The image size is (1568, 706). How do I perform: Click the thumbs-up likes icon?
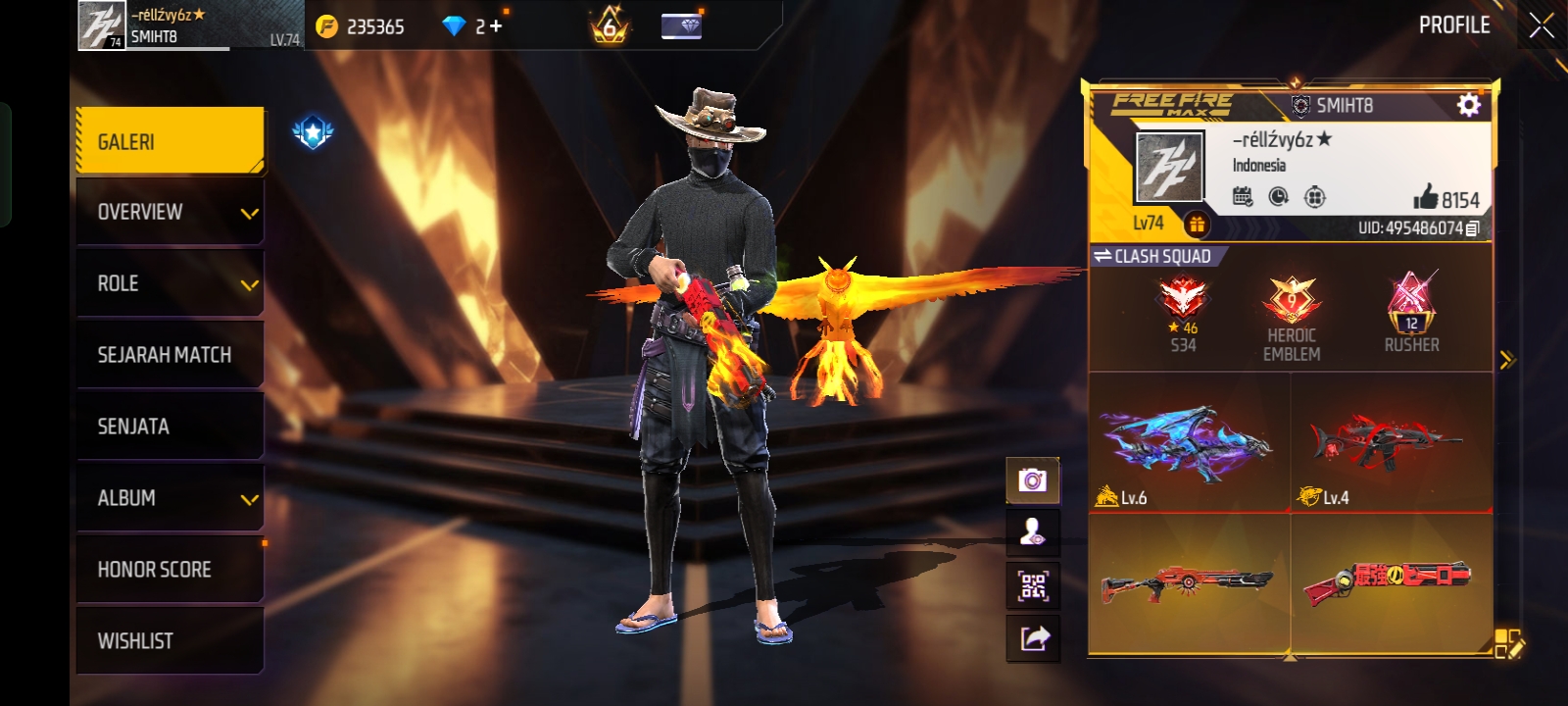coord(1426,197)
